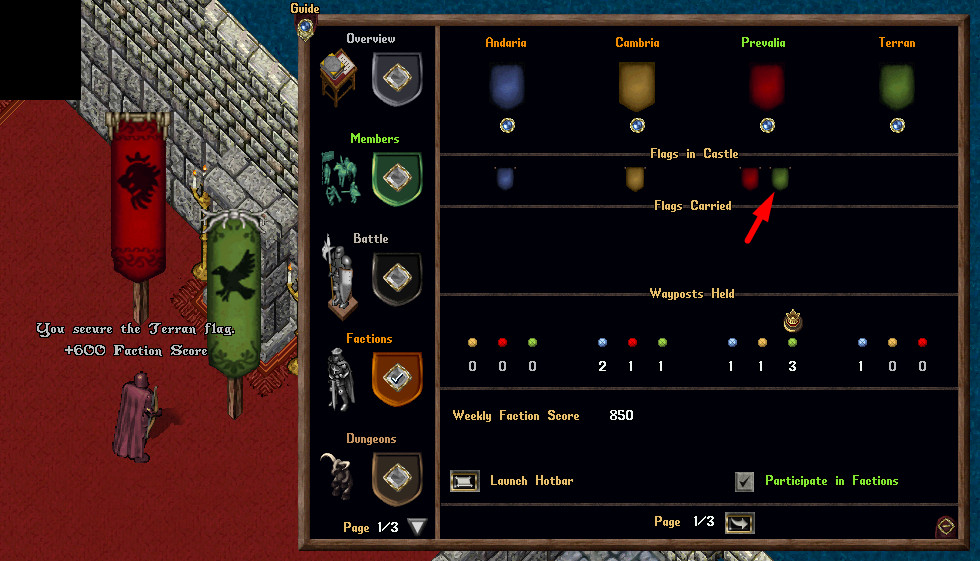The height and width of the screenshot is (561, 980).
Task: Toggle Participate in Factions checkbox
Action: 744,481
